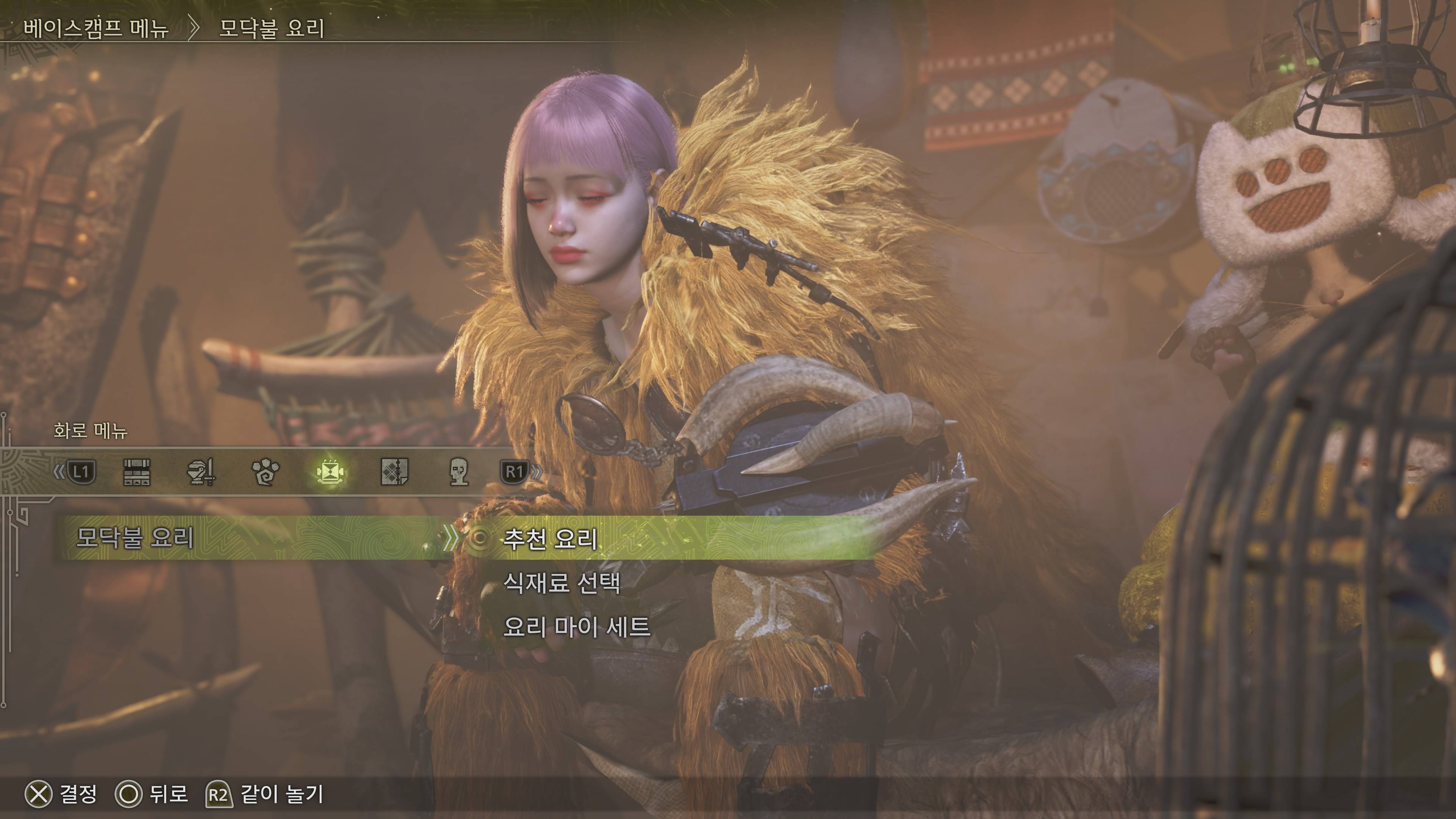Switch to the head profile appearance tab
The width and height of the screenshot is (1456, 819).
click(x=458, y=471)
